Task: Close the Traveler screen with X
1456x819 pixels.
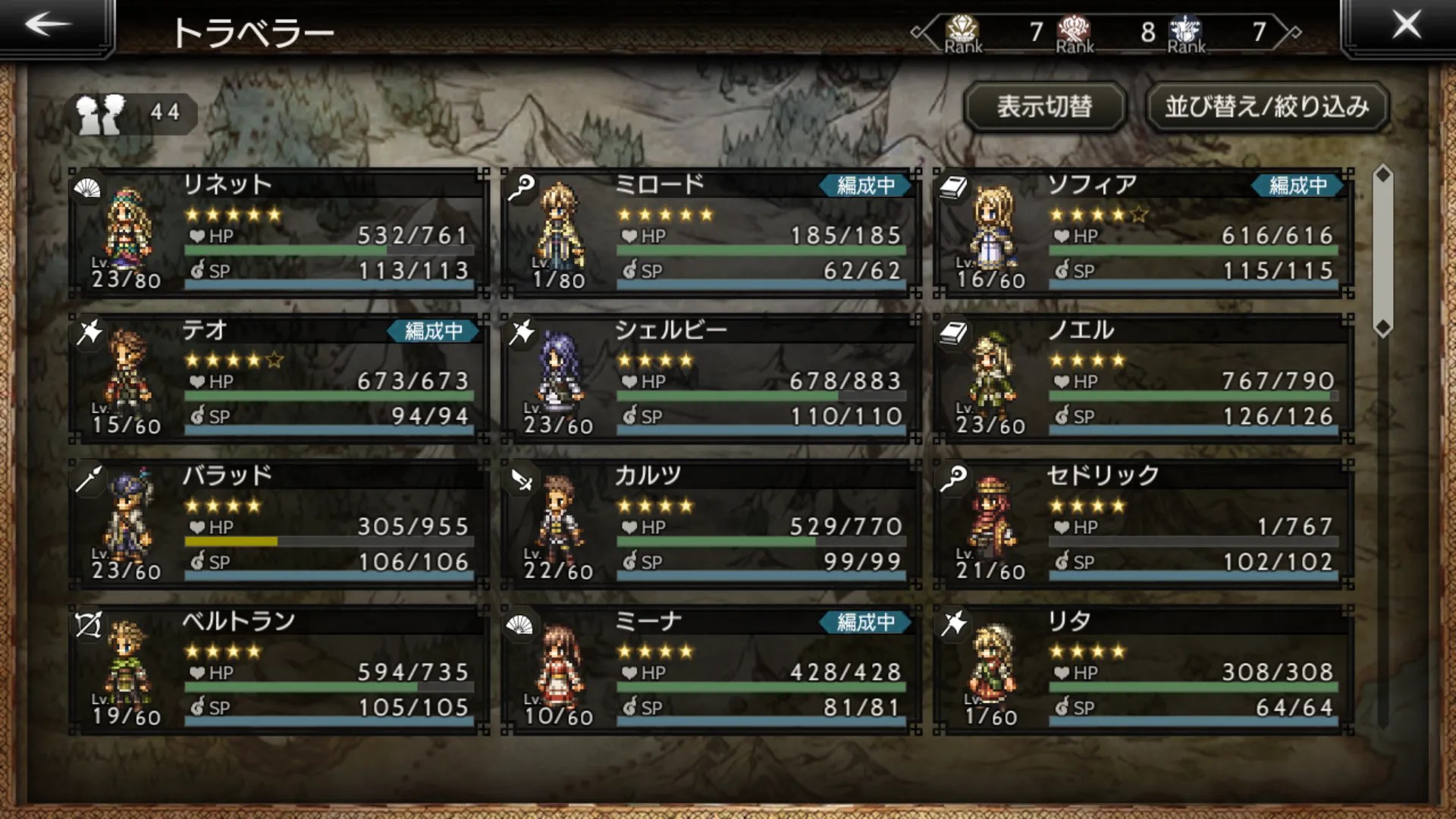Action: click(x=1405, y=26)
